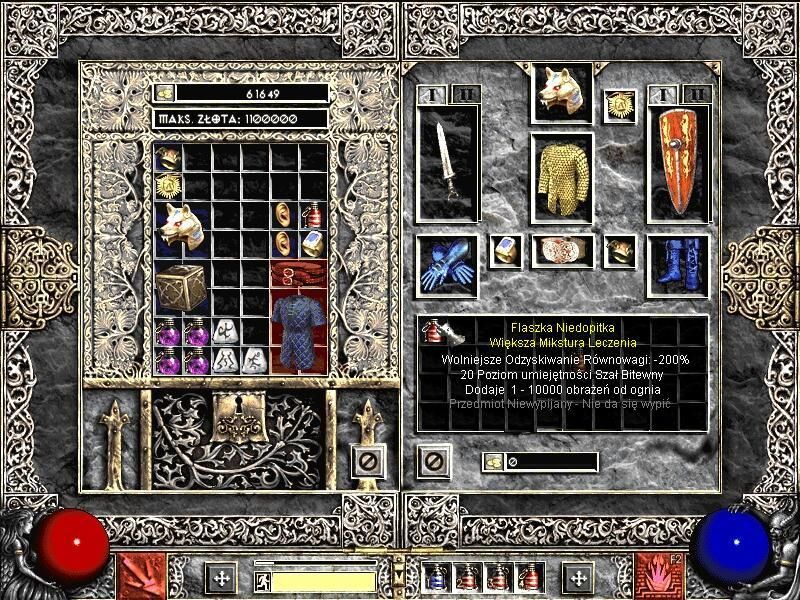Select the equipped blue gloves
The image size is (800, 600).
click(x=446, y=266)
